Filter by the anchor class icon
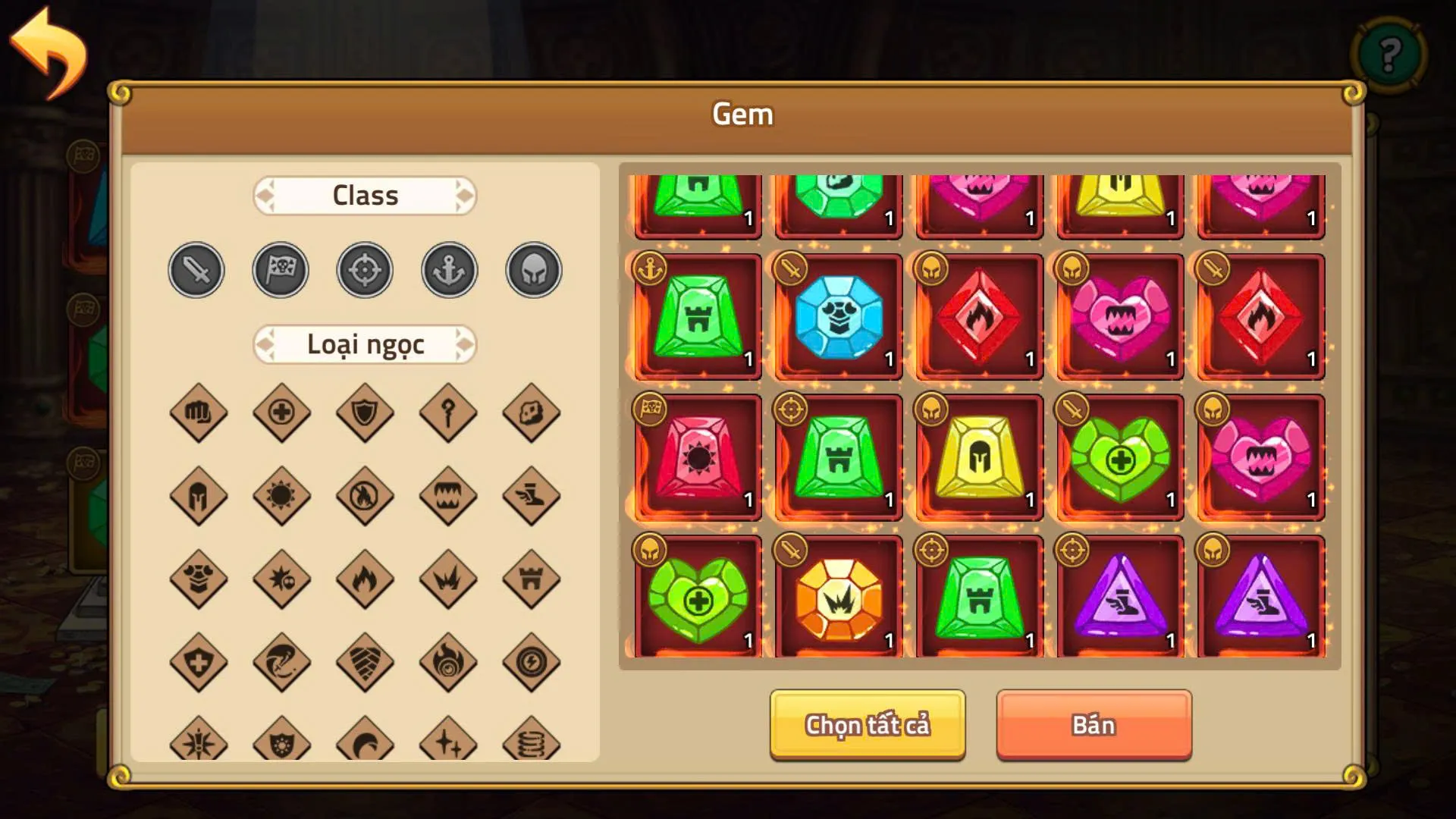 point(449,270)
